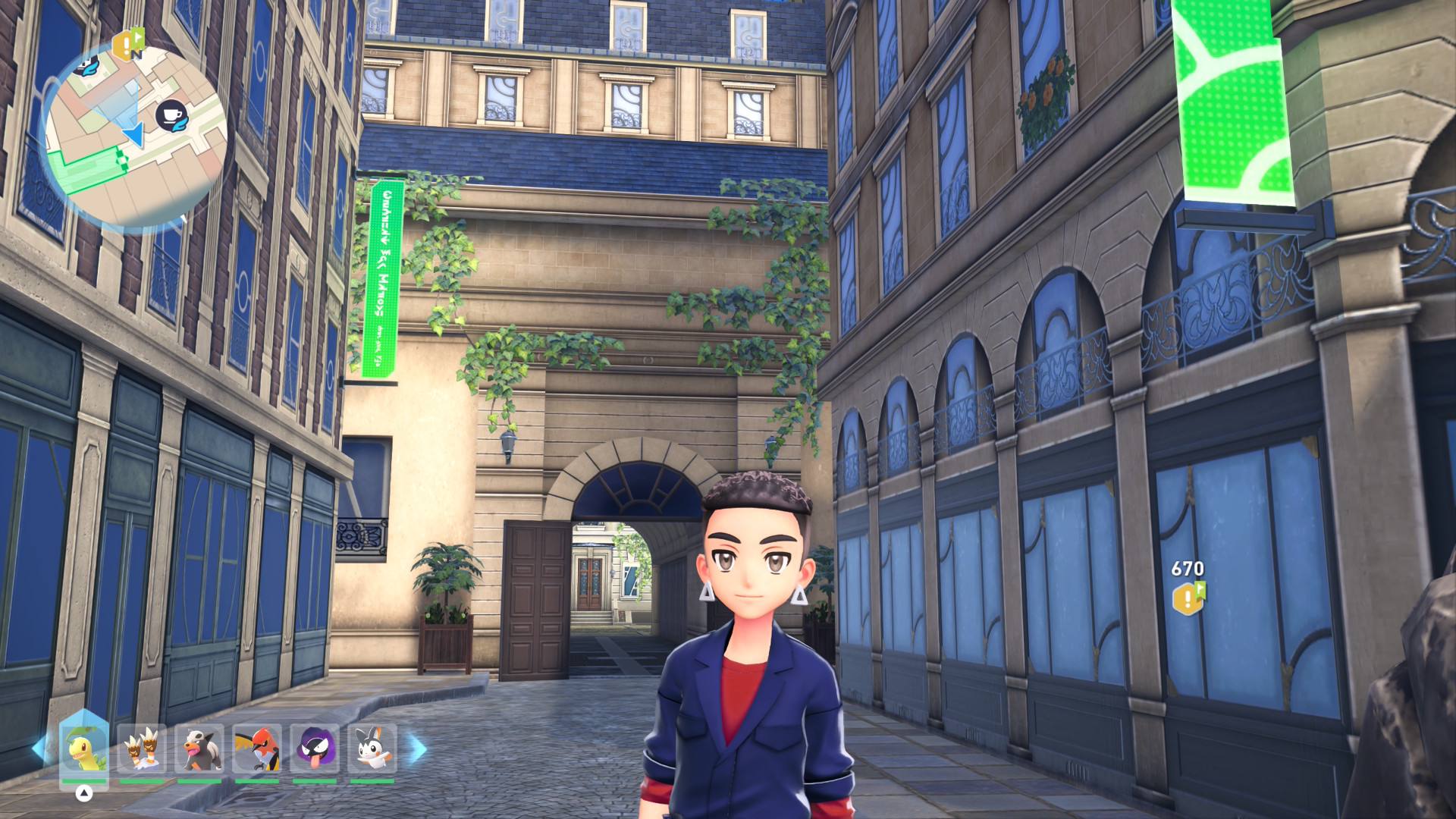Click the right arrow beside the party
This screenshot has width=1456, height=819.
pyautogui.click(x=418, y=749)
